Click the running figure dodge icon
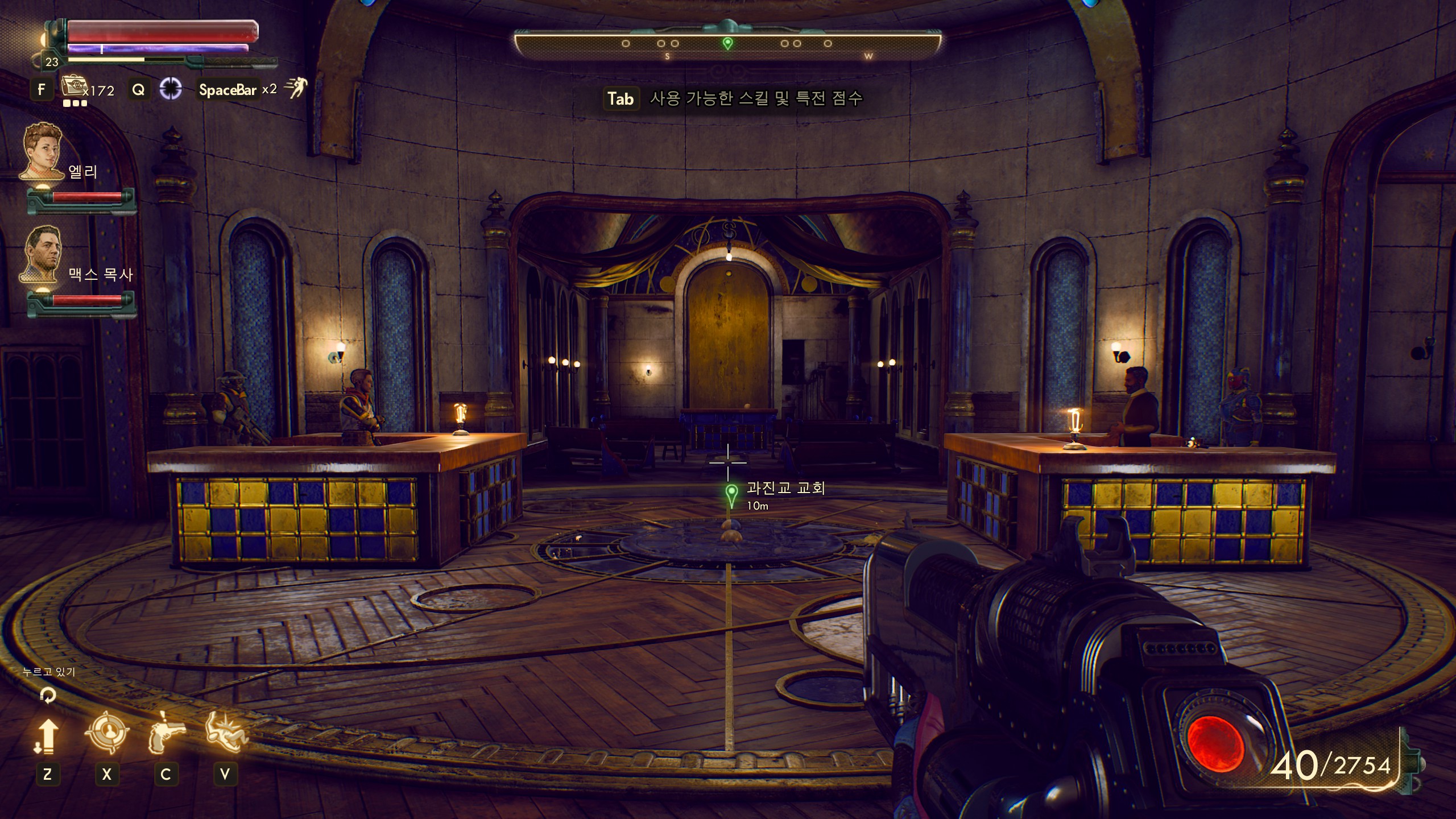1456x819 pixels. pos(296,88)
